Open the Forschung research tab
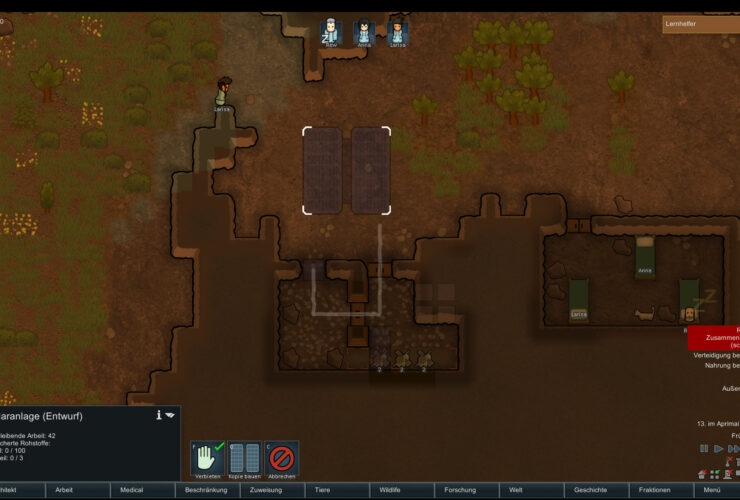740x500 pixels. 460,491
